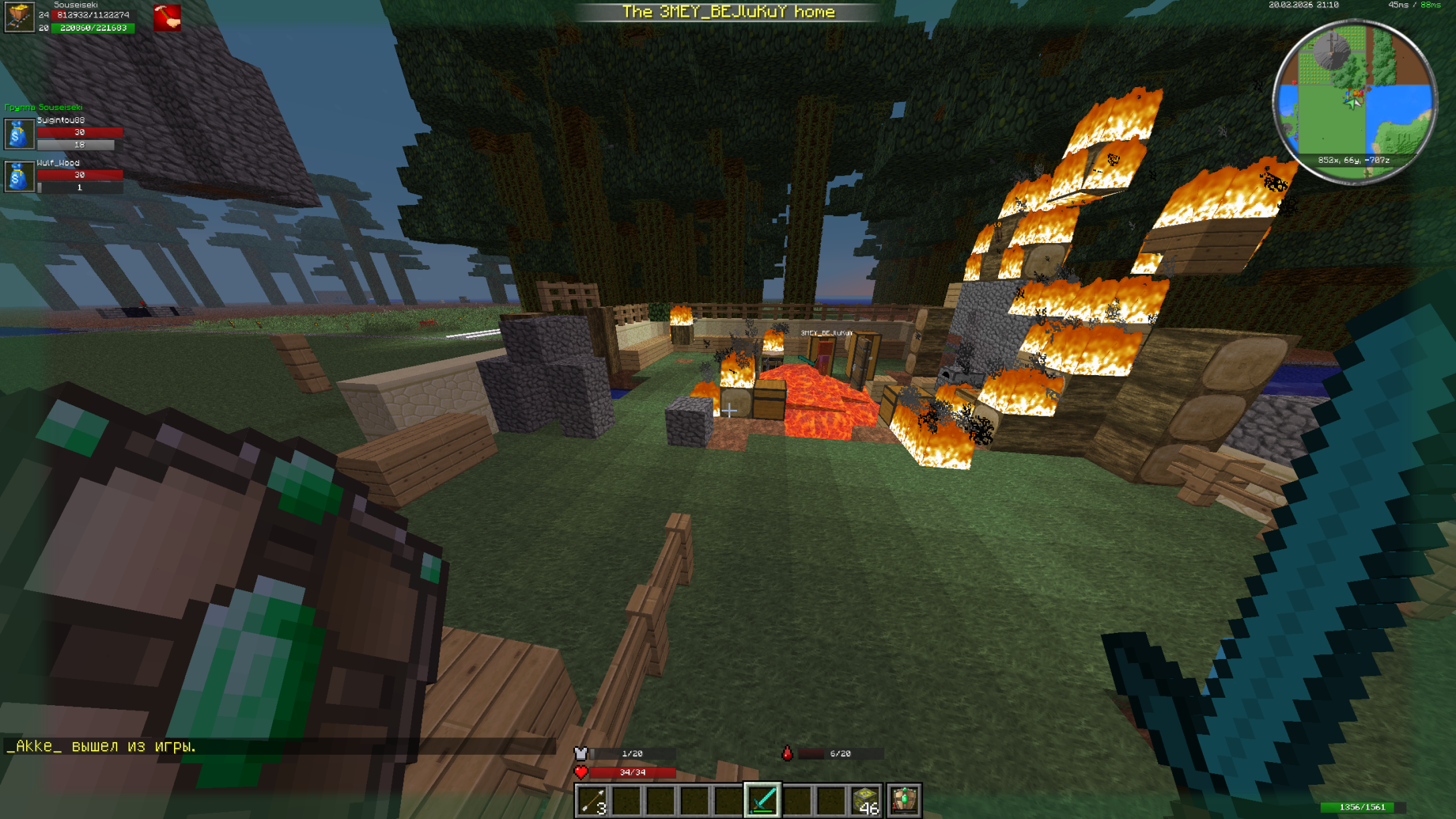Click the red pickaxe status effect icon
This screenshot has width=1456, height=819.
167,18
